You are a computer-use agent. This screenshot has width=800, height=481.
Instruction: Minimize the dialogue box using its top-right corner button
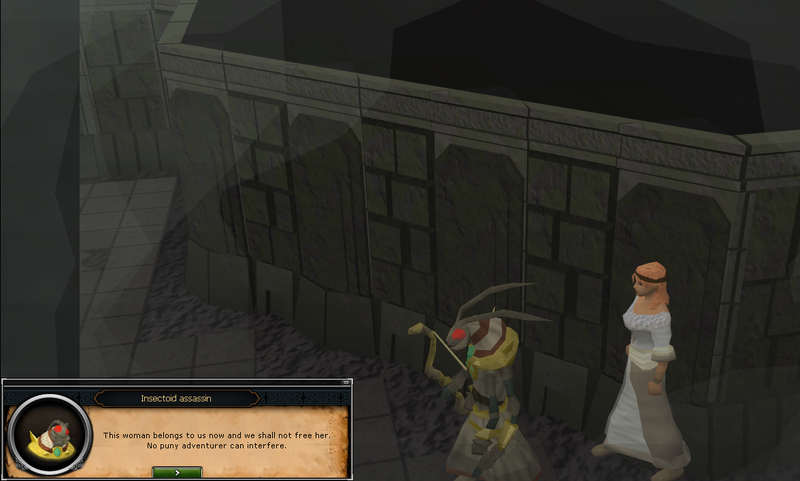[x=348, y=384]
